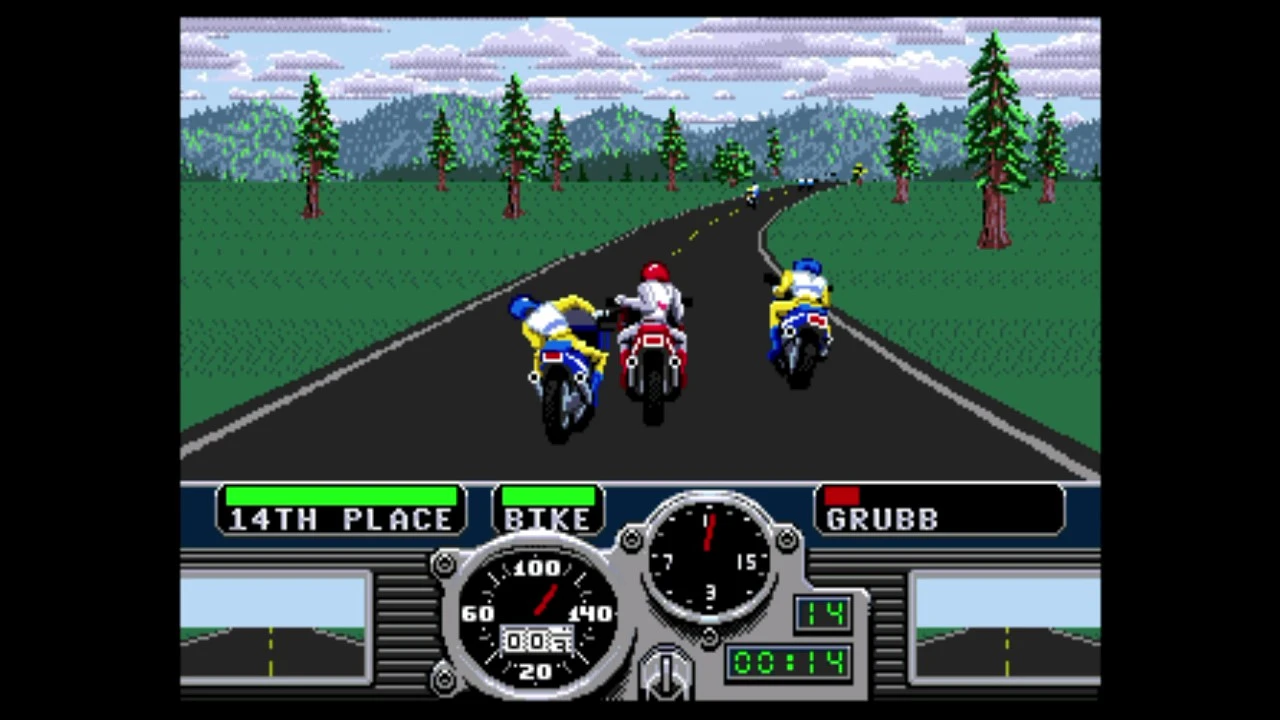Click the green fill of the BIKE bar
The height and width of the screenshot is (720, 1280).
pyautogui.click(x=547, y=497)
